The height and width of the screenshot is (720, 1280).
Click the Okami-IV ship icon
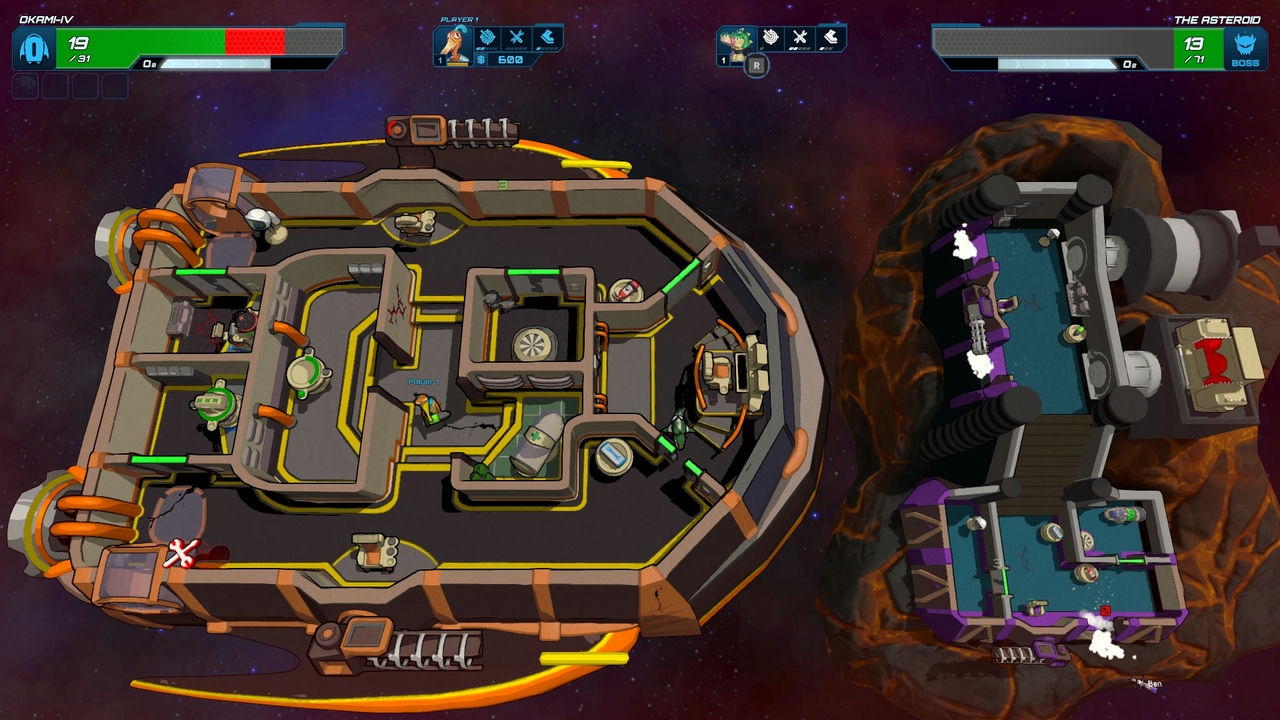click(33, 48)
